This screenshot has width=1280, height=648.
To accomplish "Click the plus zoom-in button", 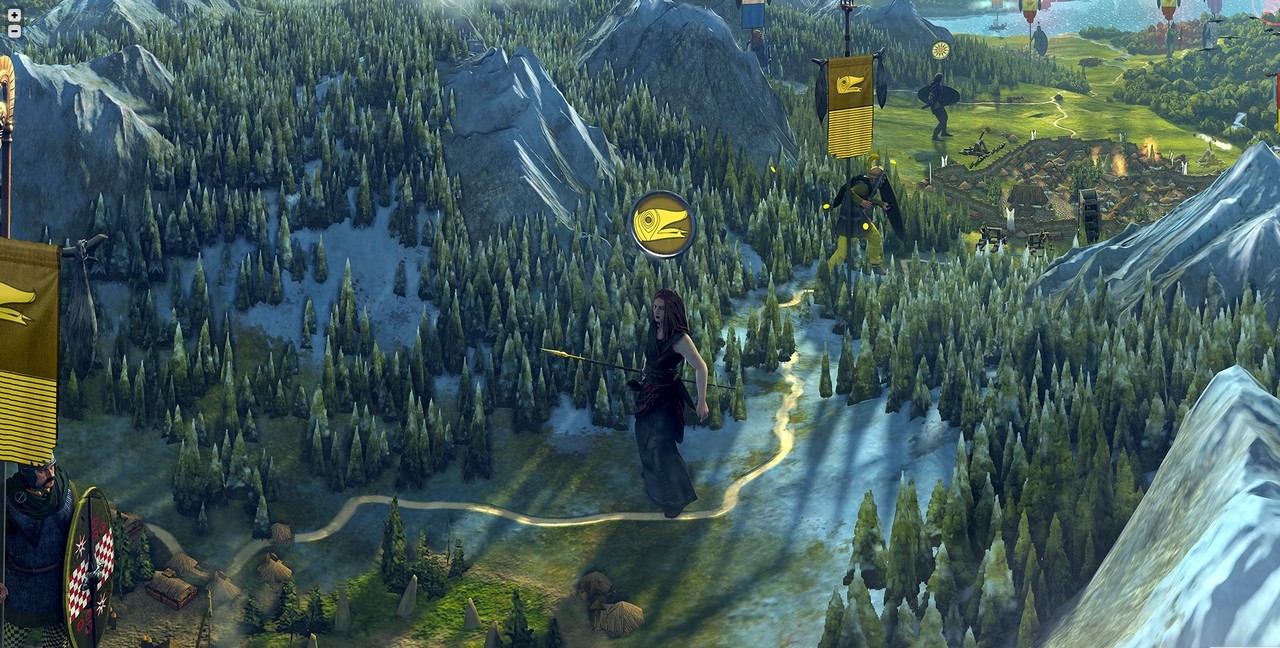I will click(14, 15).
